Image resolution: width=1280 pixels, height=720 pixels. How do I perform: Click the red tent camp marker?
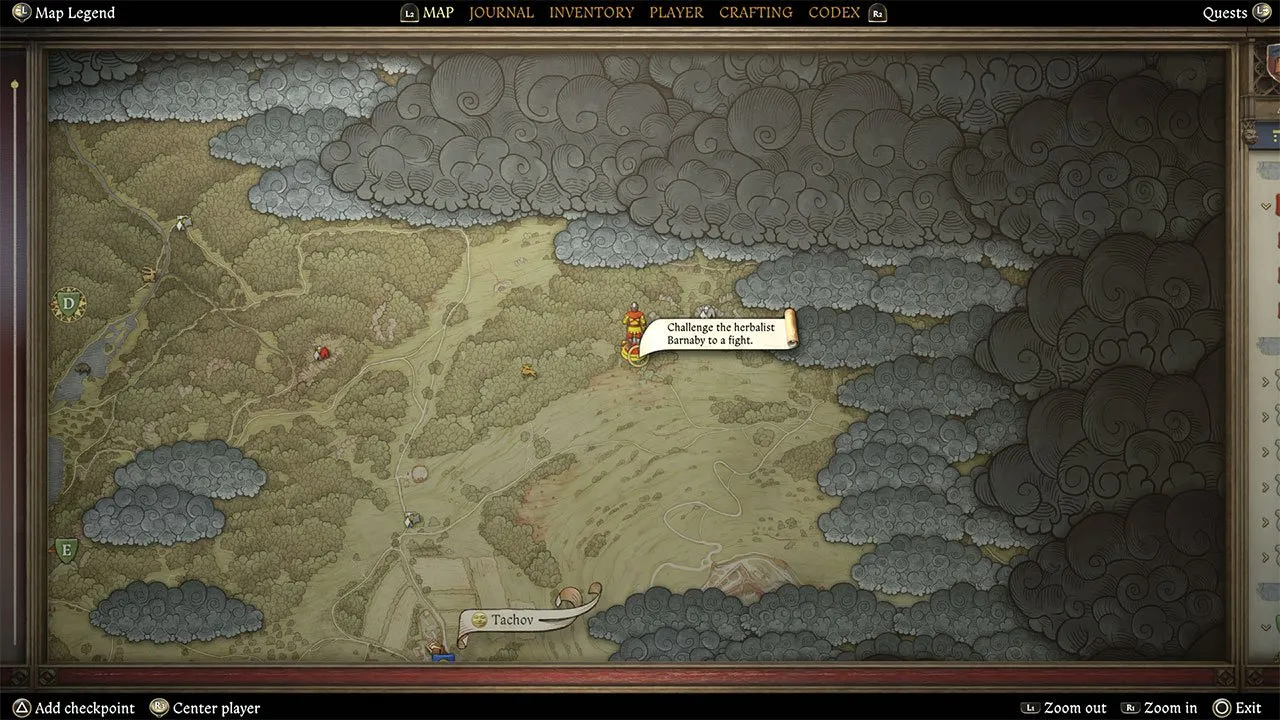[322, 352]
